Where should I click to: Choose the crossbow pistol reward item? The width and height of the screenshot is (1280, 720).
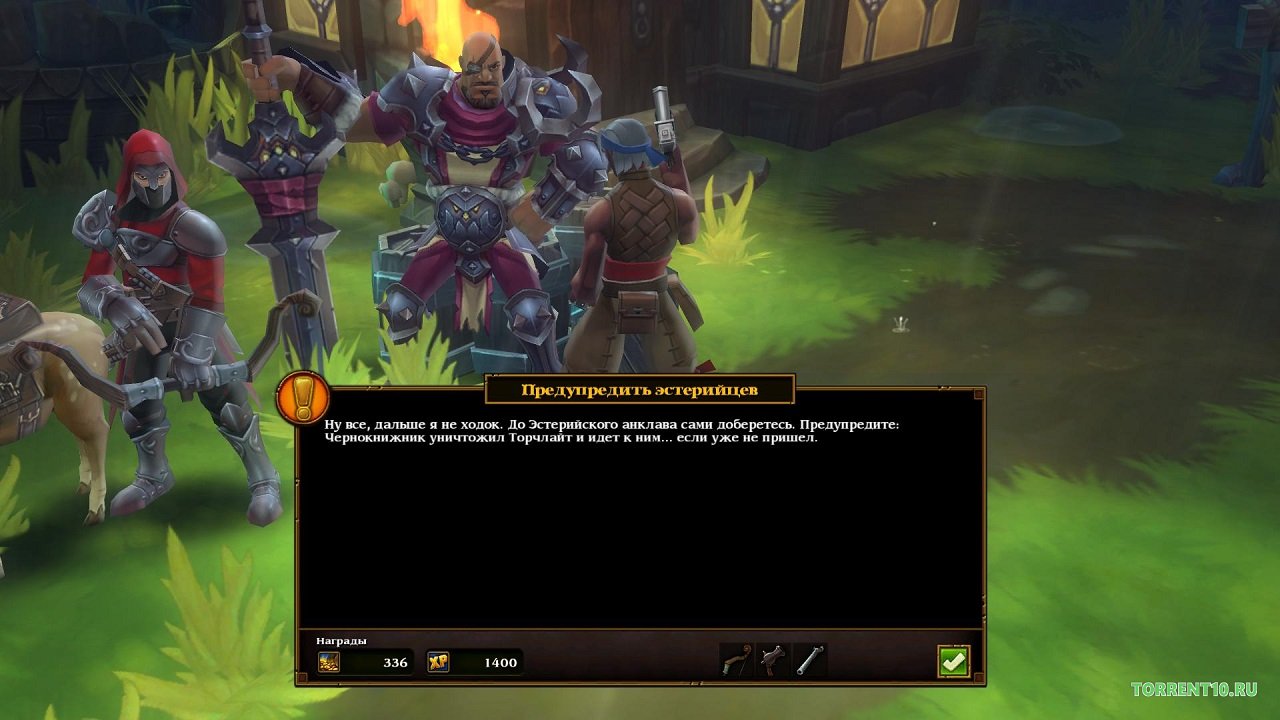coord(773,661)
